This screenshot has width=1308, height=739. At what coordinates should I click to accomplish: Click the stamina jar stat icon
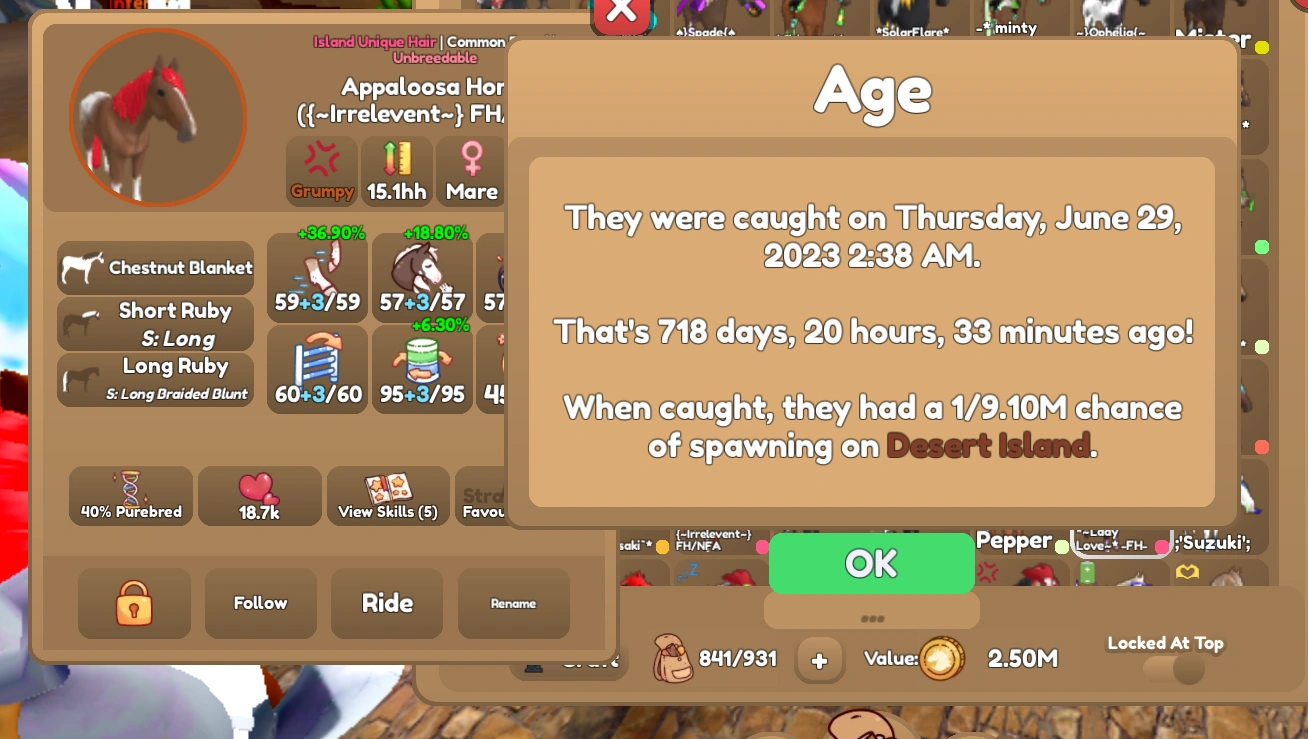click(421, 358)
